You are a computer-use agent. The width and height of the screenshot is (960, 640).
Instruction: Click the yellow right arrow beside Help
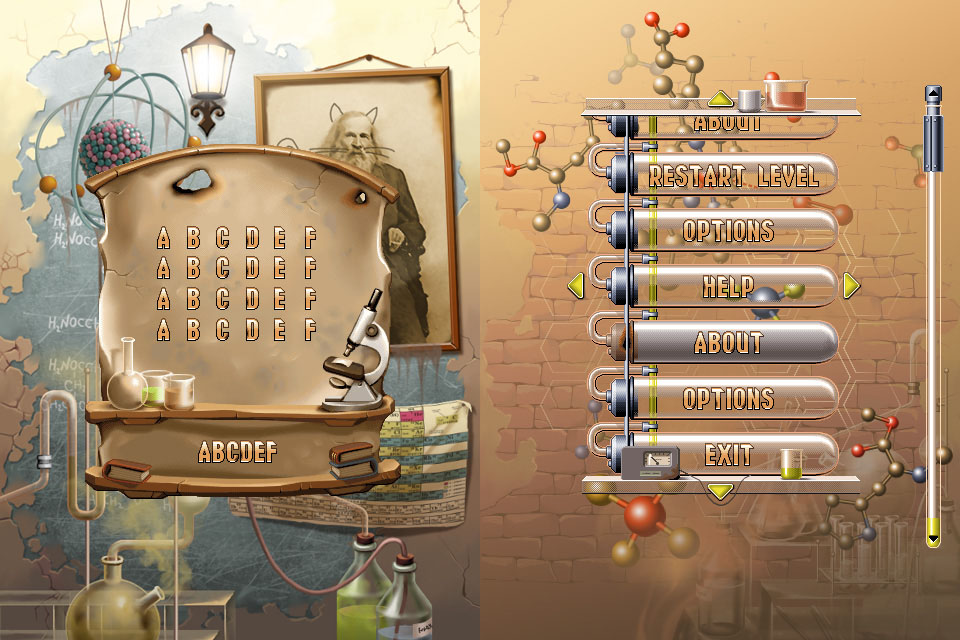pyautogui.click(x=851, y=287)
